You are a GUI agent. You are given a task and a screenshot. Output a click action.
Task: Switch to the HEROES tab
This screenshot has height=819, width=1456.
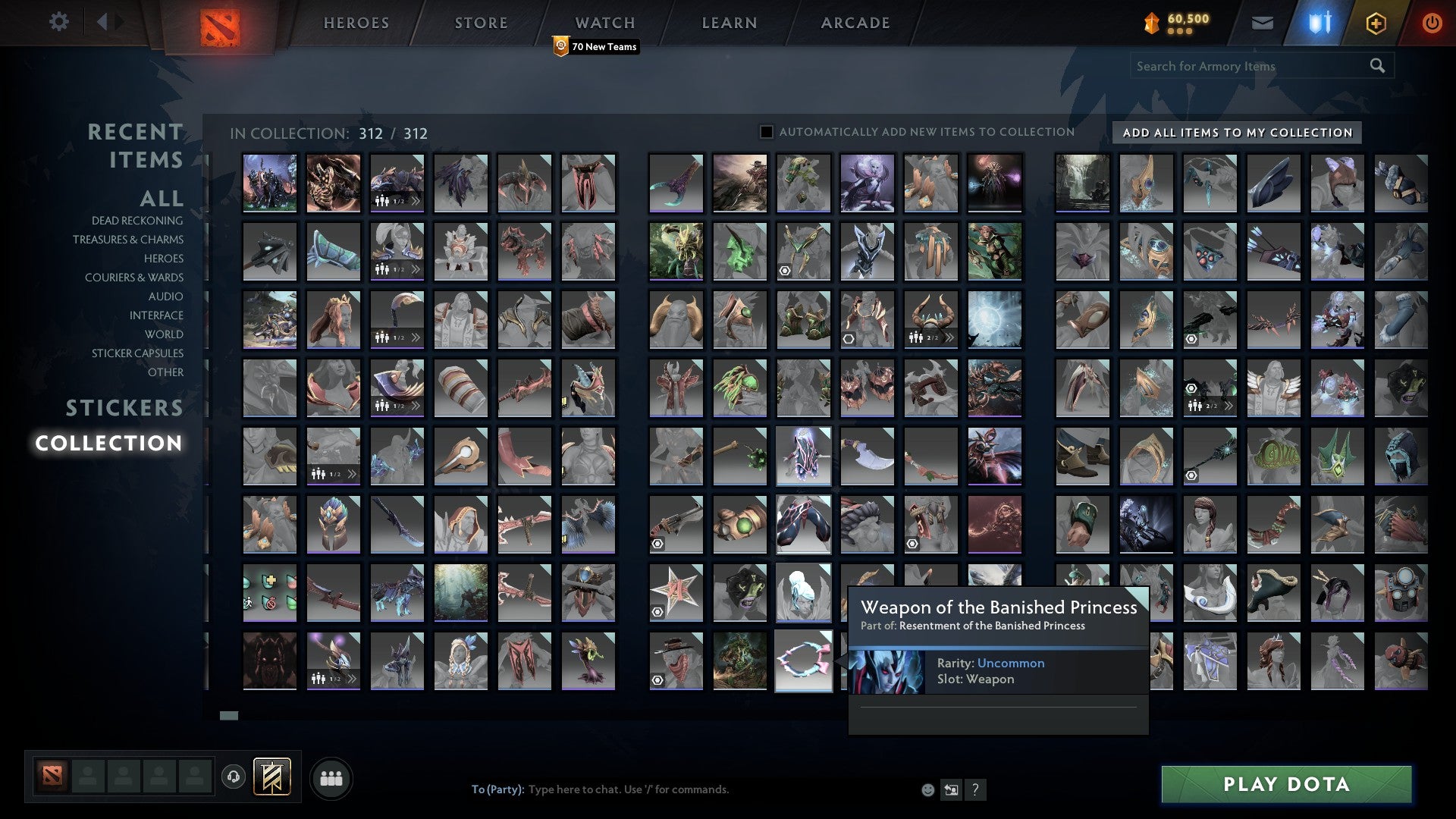click(x=356, y=23)
